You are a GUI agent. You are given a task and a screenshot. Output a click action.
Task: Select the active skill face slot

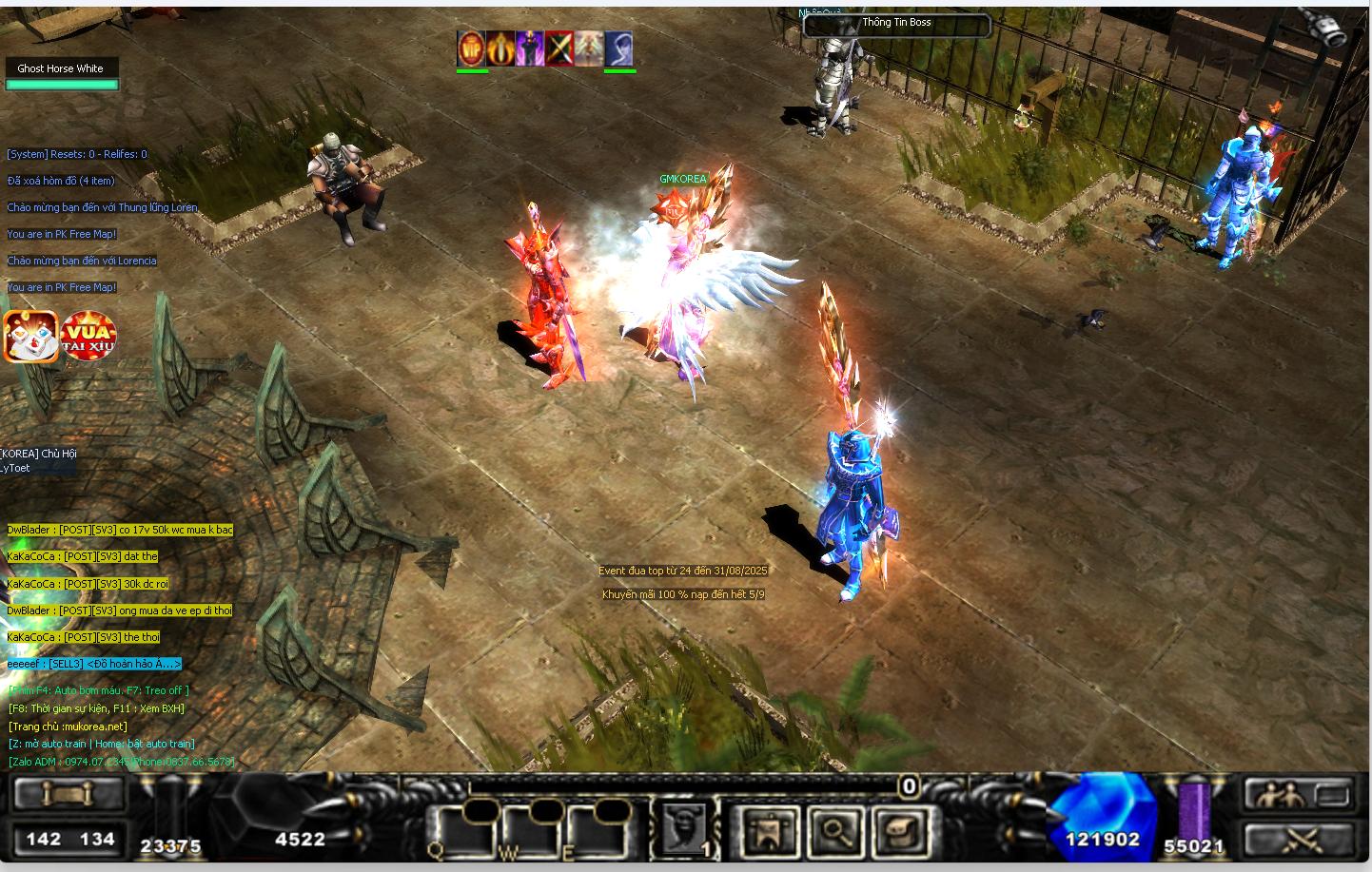tap(684, 827)
